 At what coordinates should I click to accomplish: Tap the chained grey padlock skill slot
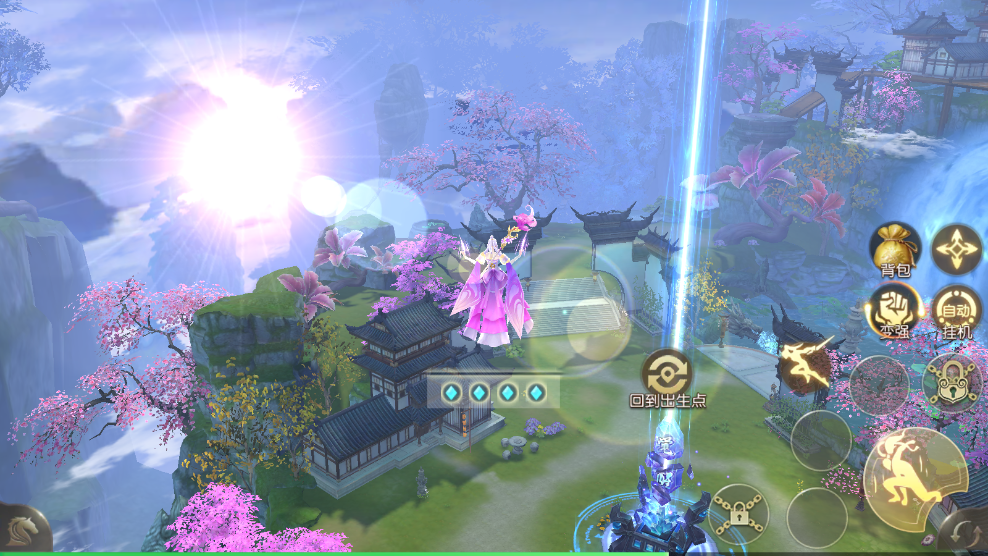point(738,513)
